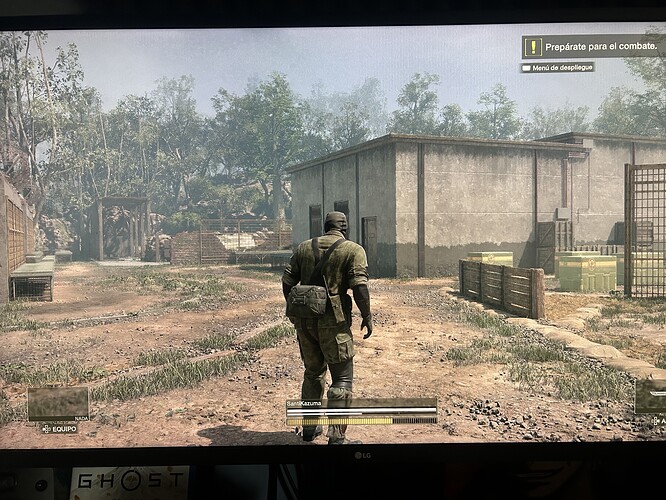Select the weapon slot at the right edge

click(x=652, y=397)
